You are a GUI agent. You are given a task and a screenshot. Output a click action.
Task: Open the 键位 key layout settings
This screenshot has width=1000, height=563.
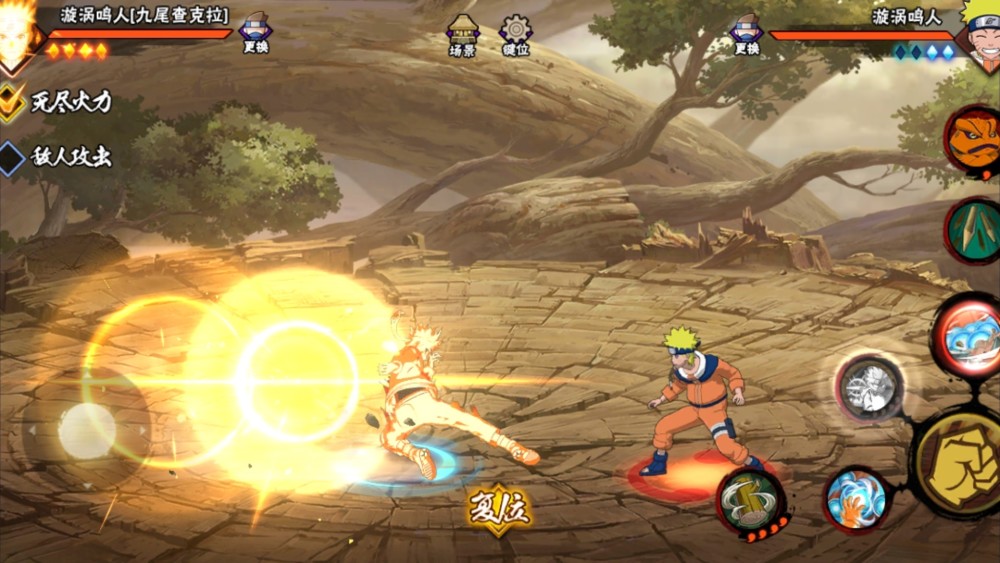[x=516, y=35]
